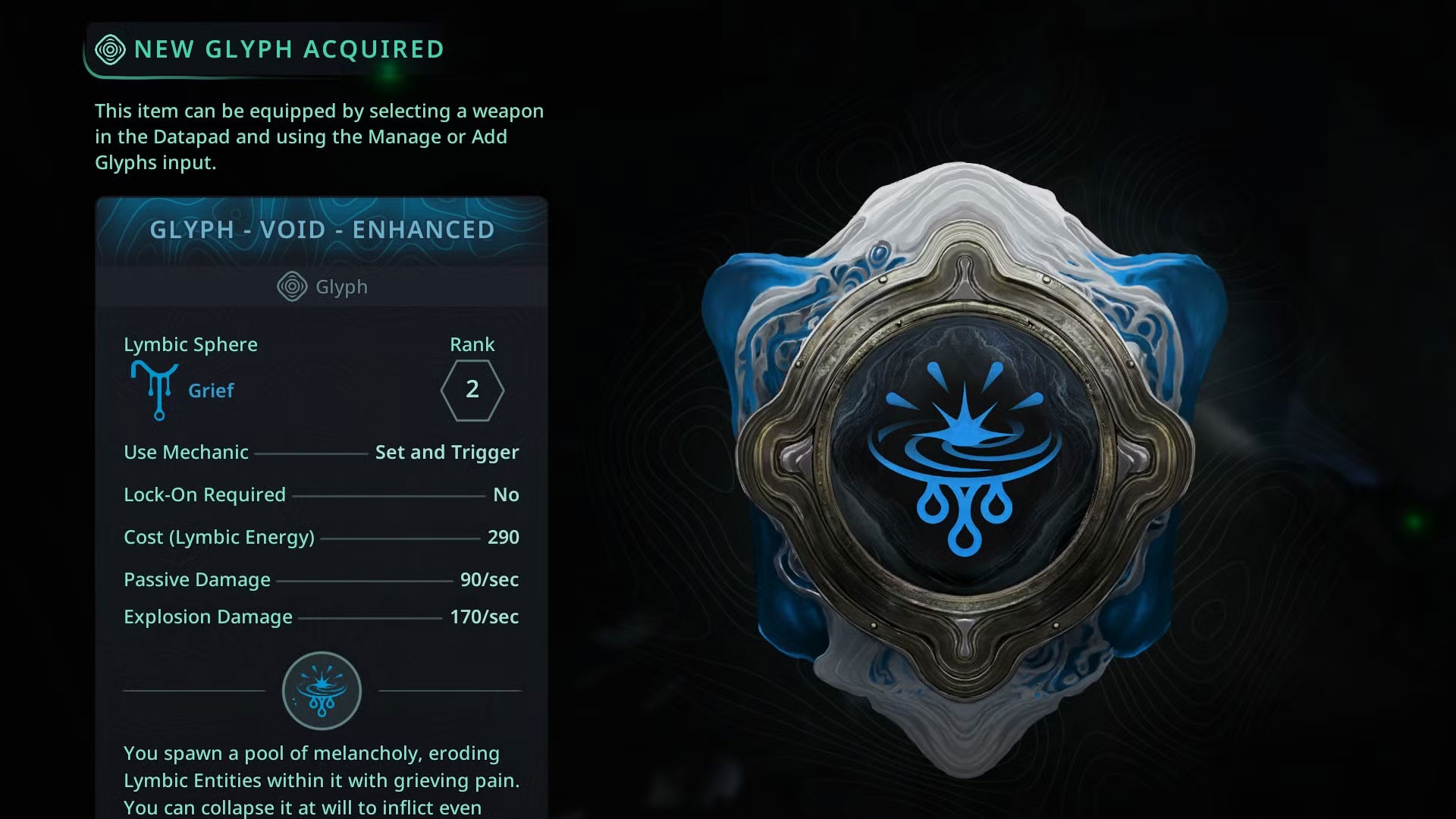This screenshot has height=819, width=1456.
Task: Click the Glyph - Void - Enhanced card header
Action: click(322, 230)
